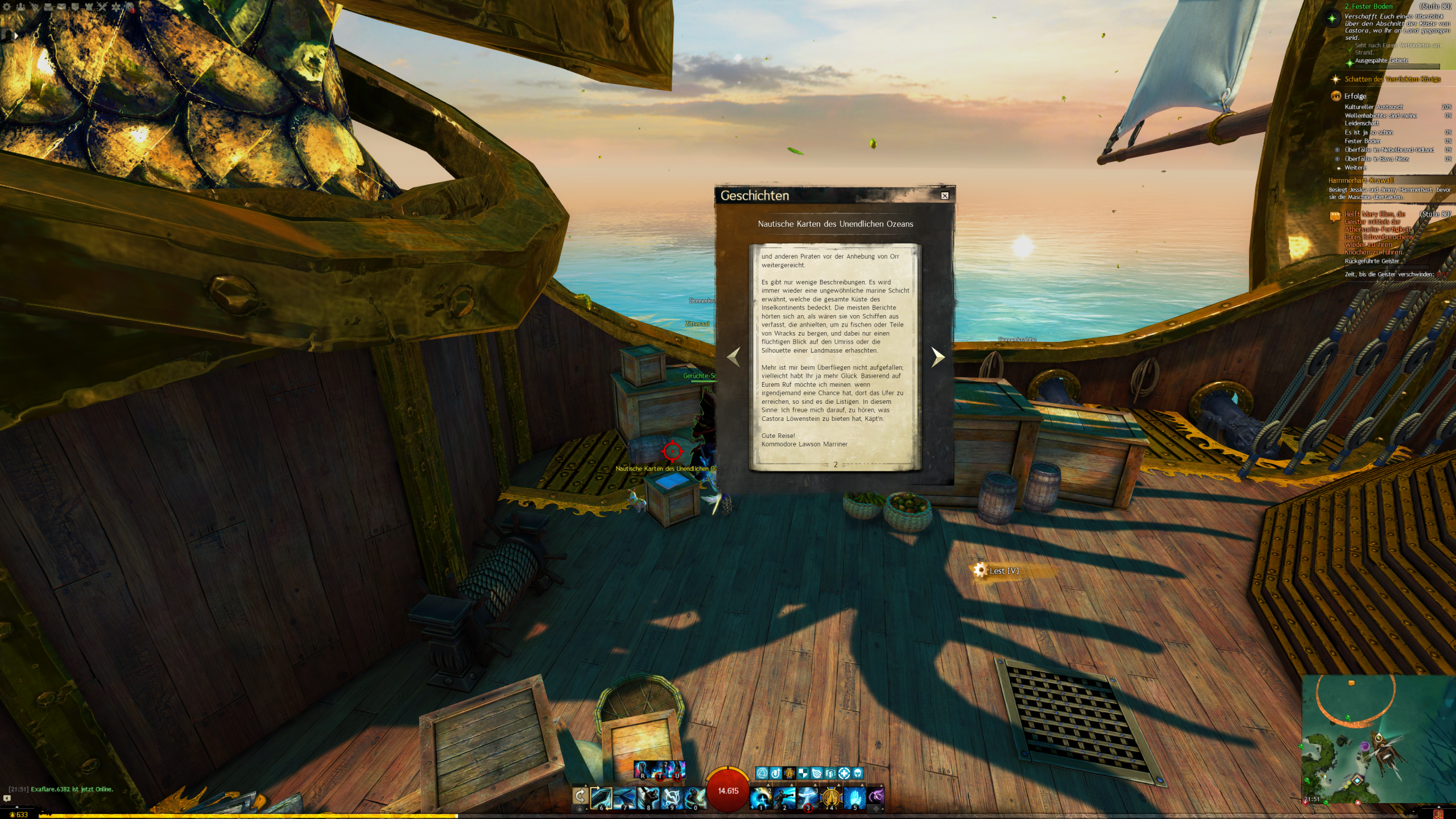The height and width of the screenshot is (819, 1456).
Task: Activate the blue sword skill in slot 6
Action: click(601, 798)
